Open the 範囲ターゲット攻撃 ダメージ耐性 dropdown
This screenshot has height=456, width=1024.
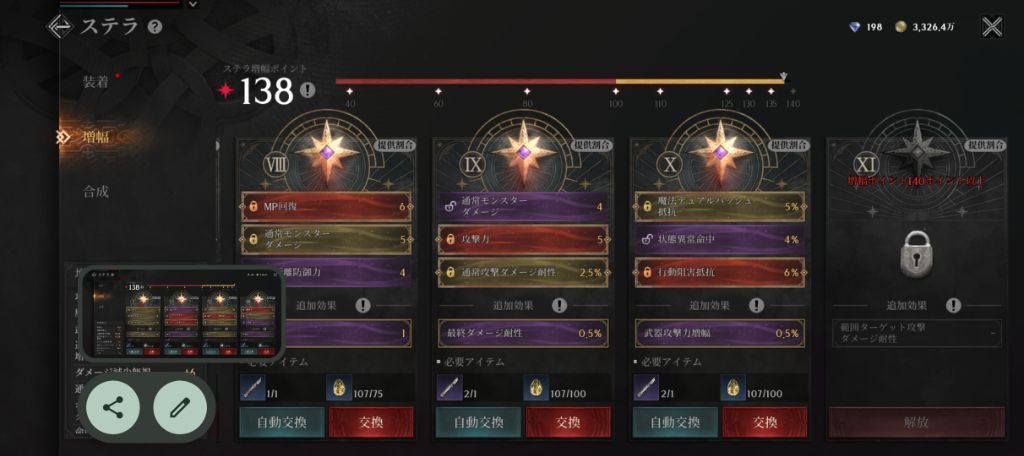[x=916, y=334]
